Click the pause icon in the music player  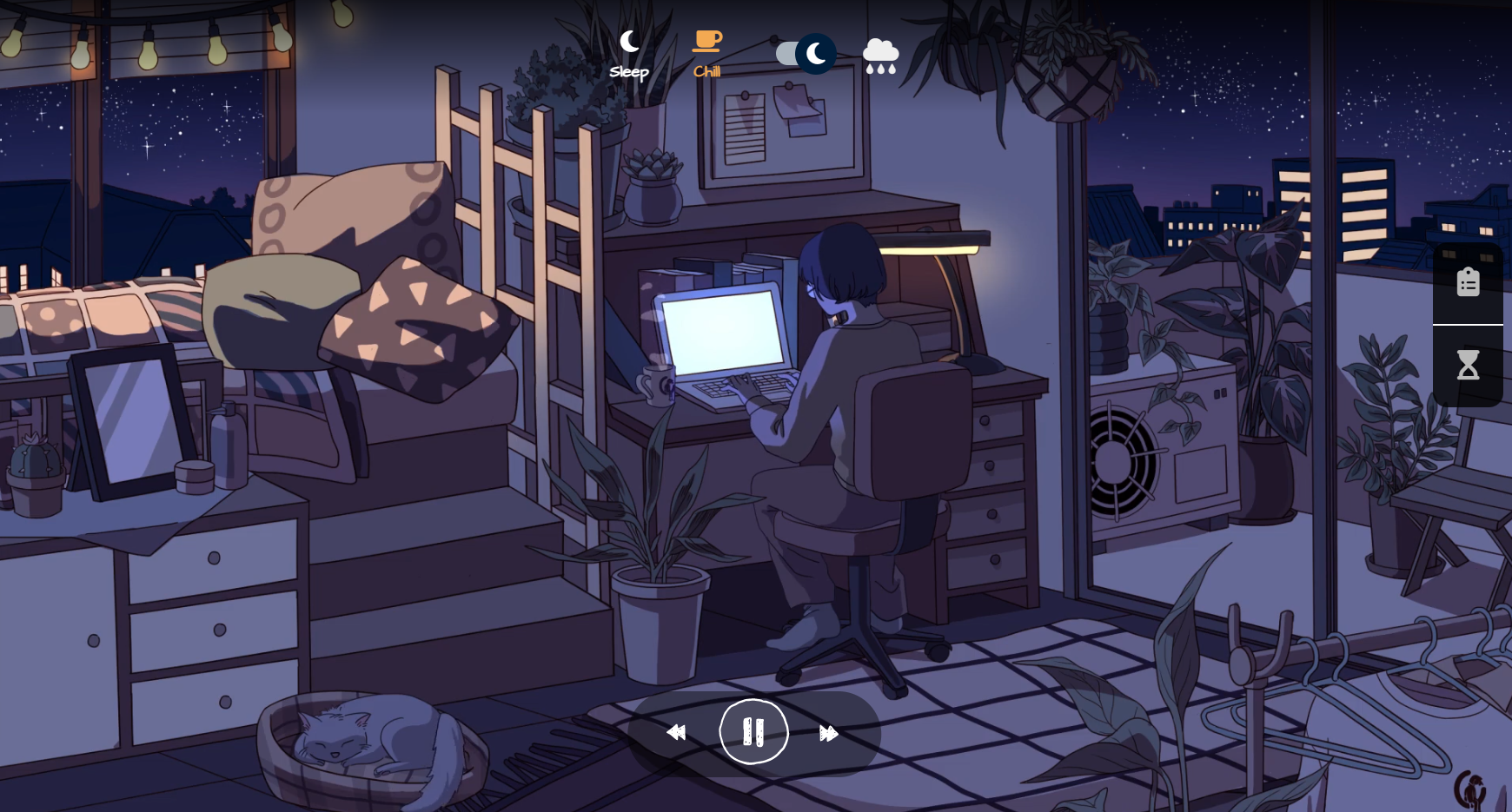[x=753, y=731]
